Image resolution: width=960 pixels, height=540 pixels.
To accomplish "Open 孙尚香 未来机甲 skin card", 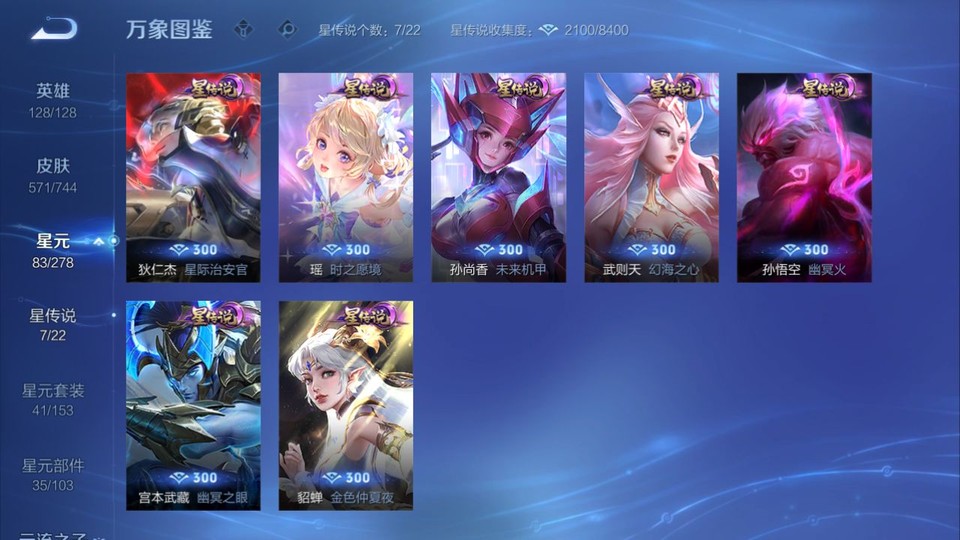I will point(498,177).
